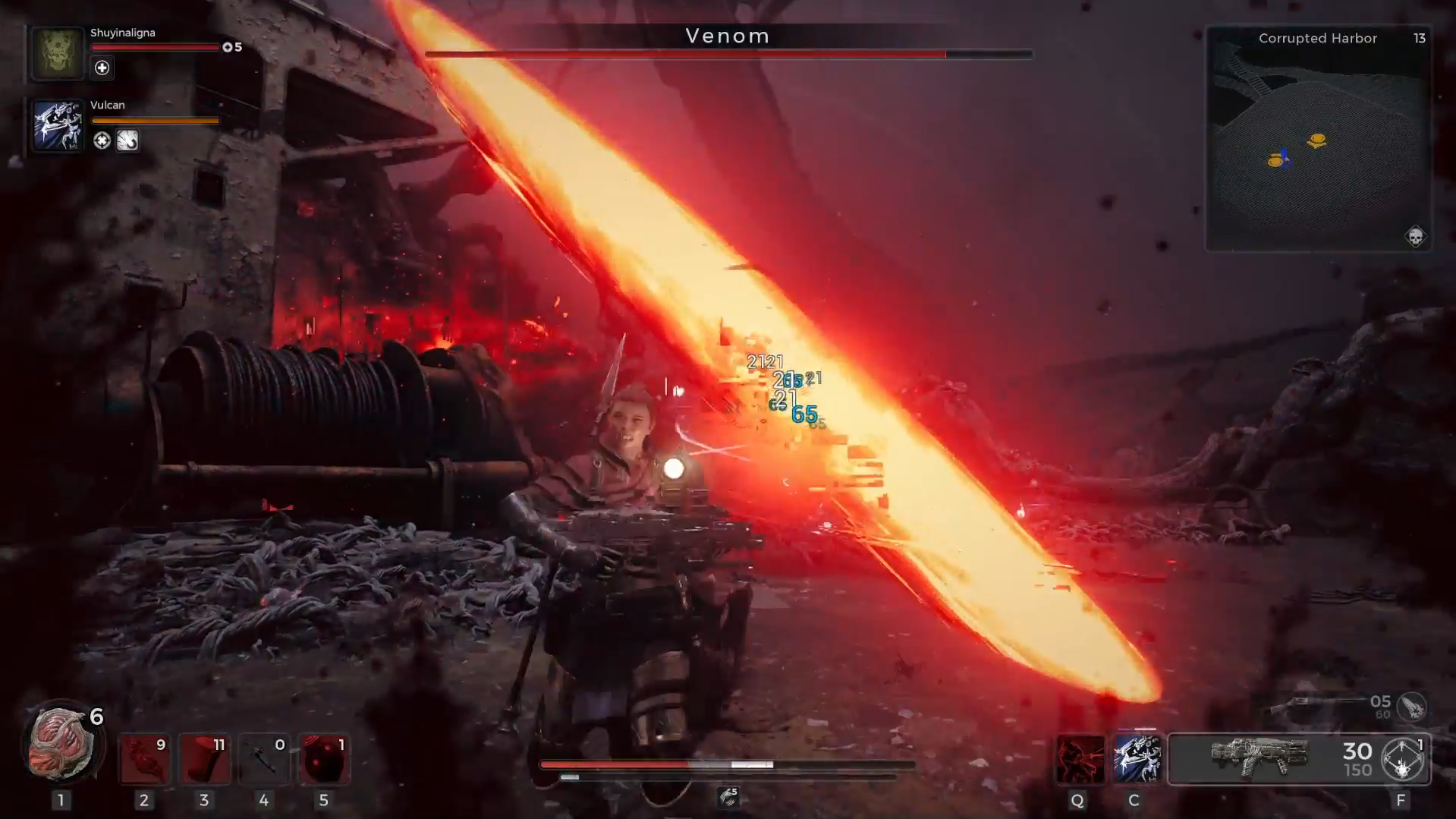Click the skull icon in the minimap corner
This screenshot has height=819, width=1456.
(1414, 236)
